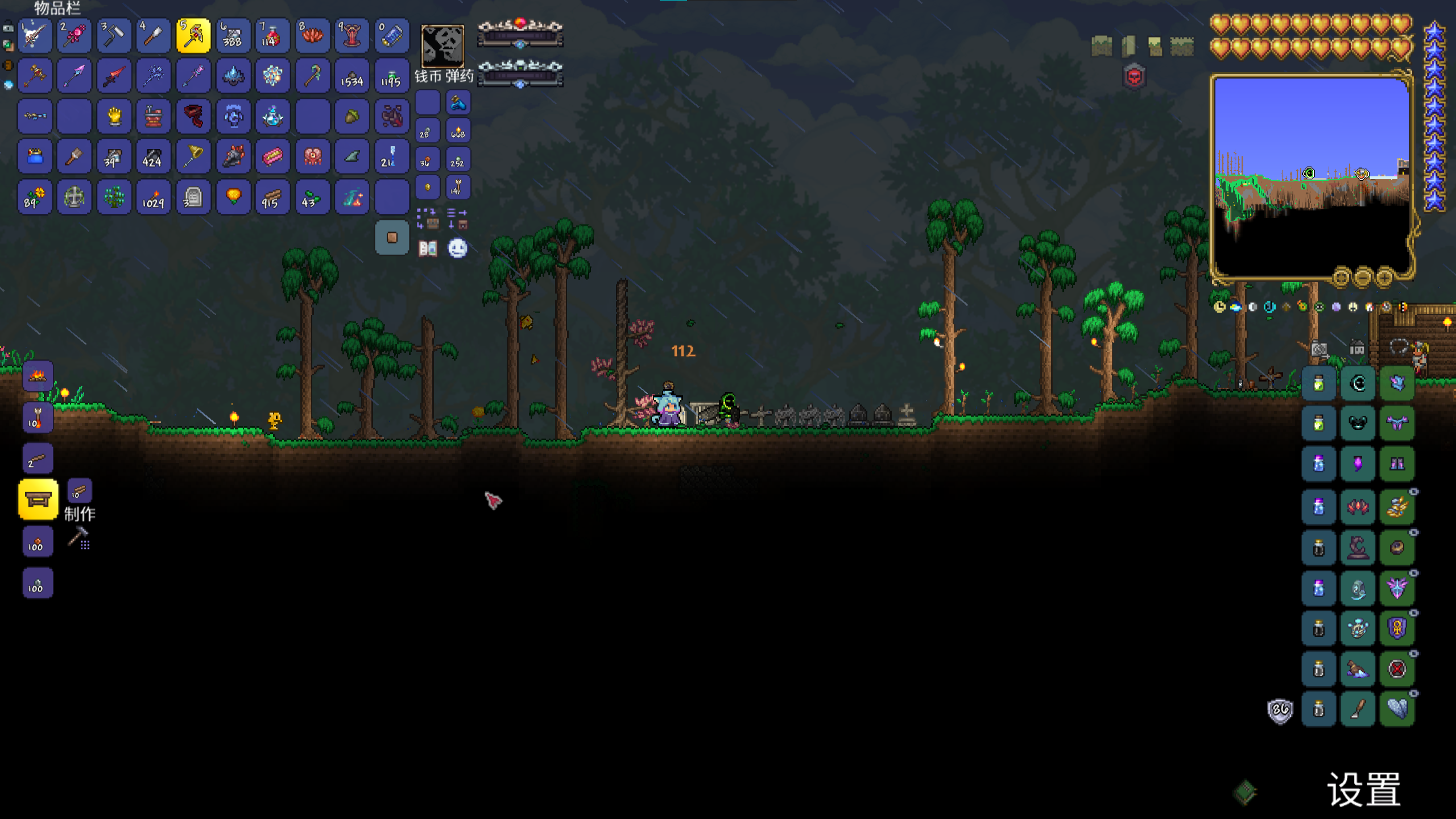The width and height of the screenshot is (1456, 819).
Task: Open the trash can slot
Action: pos(392,237)
